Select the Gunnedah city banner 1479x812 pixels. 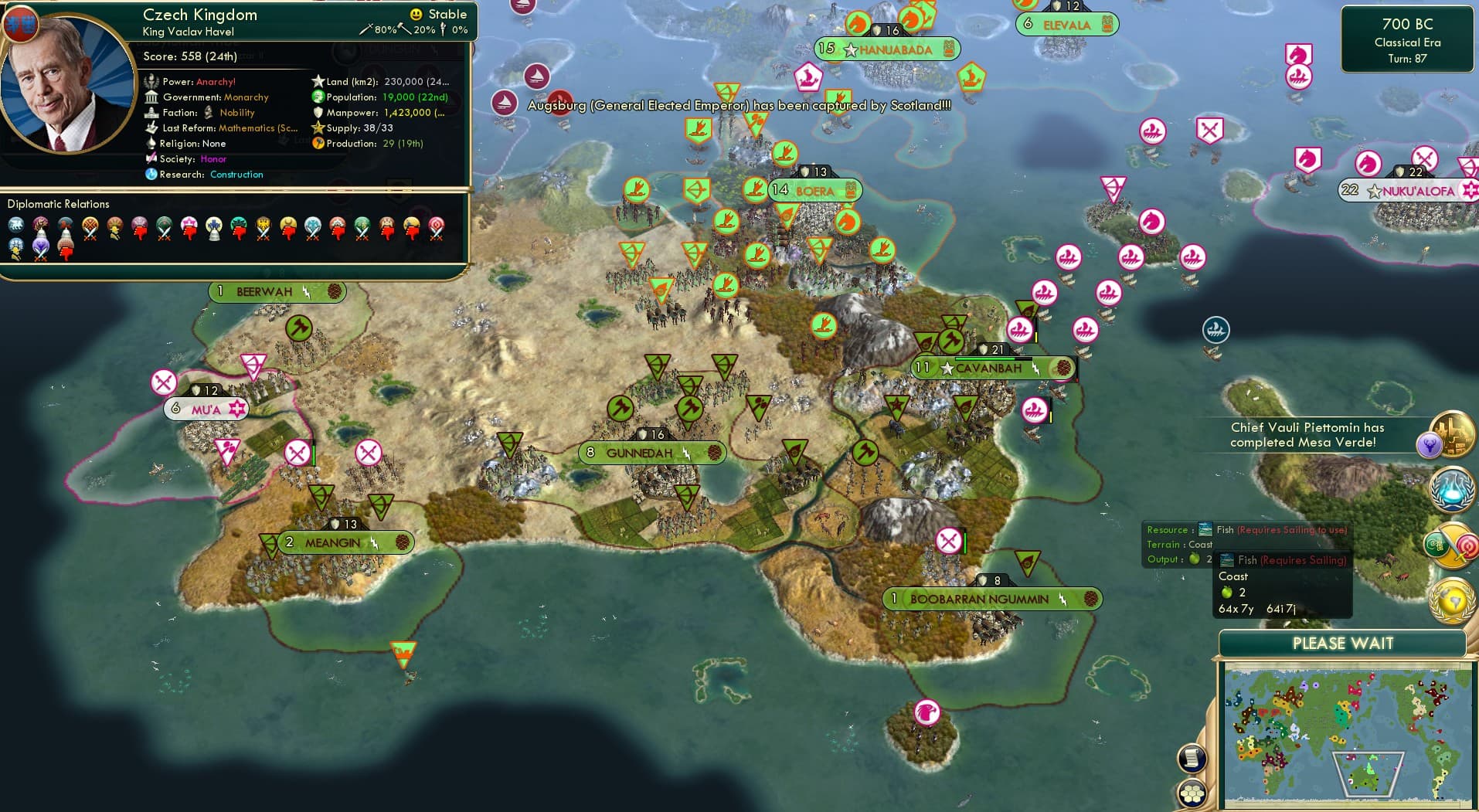tap(639, 453)
